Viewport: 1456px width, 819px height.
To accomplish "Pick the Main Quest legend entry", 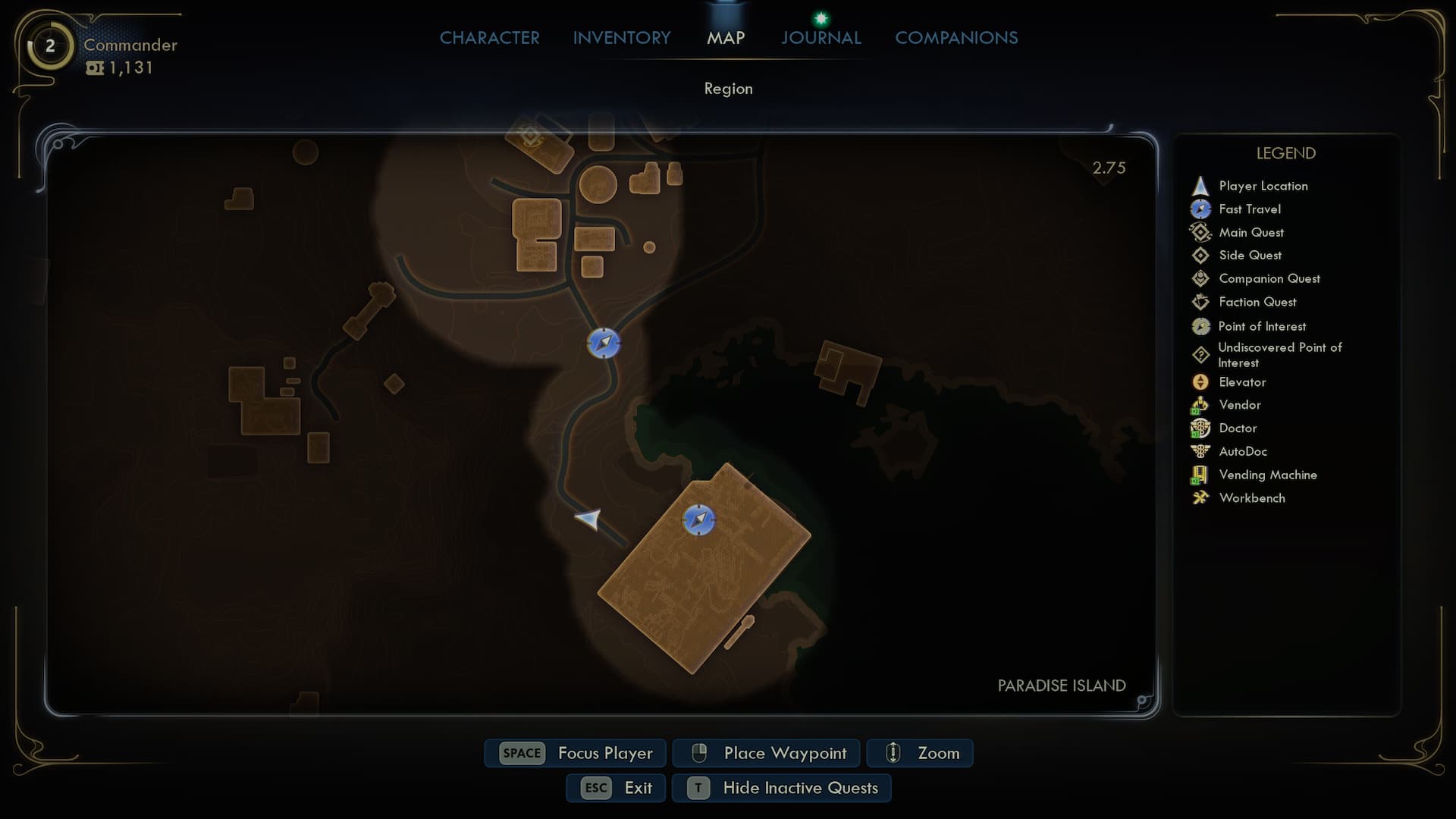I will coord(1250,233).
